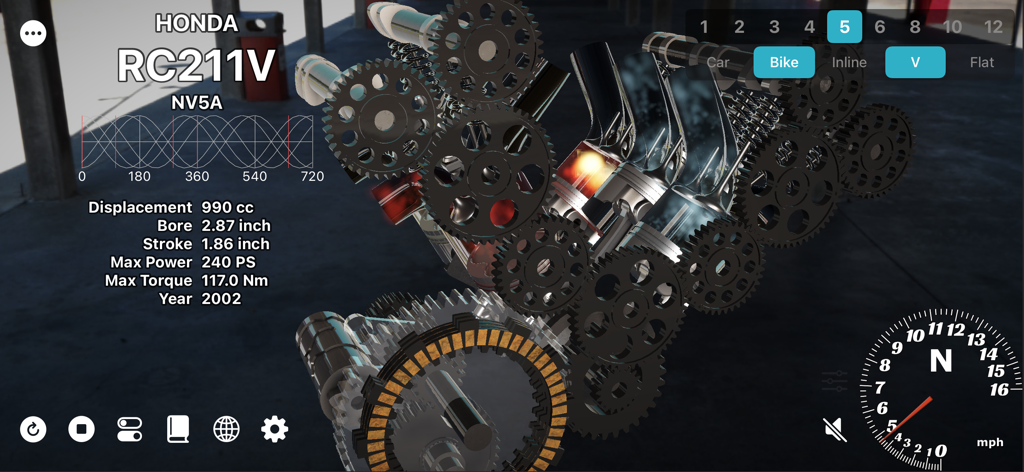
Task: Switch to the Car category
Action: coord(718,62)
